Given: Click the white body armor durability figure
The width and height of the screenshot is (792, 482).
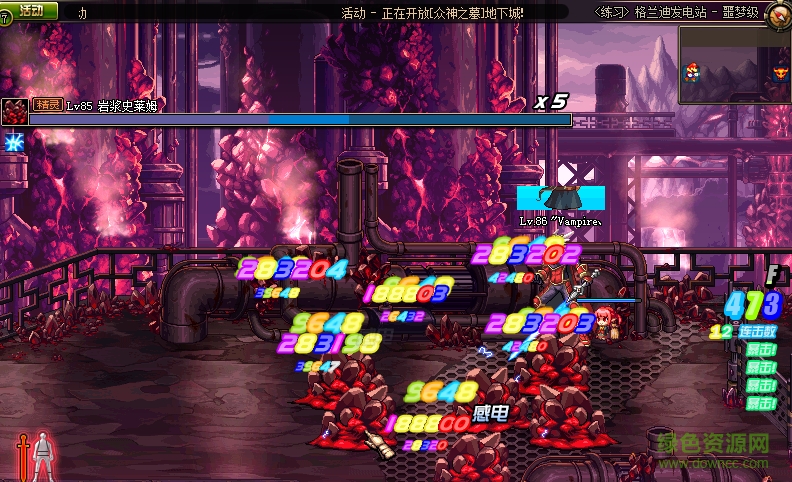Looking at the screenshot, I should click(42, 456).
